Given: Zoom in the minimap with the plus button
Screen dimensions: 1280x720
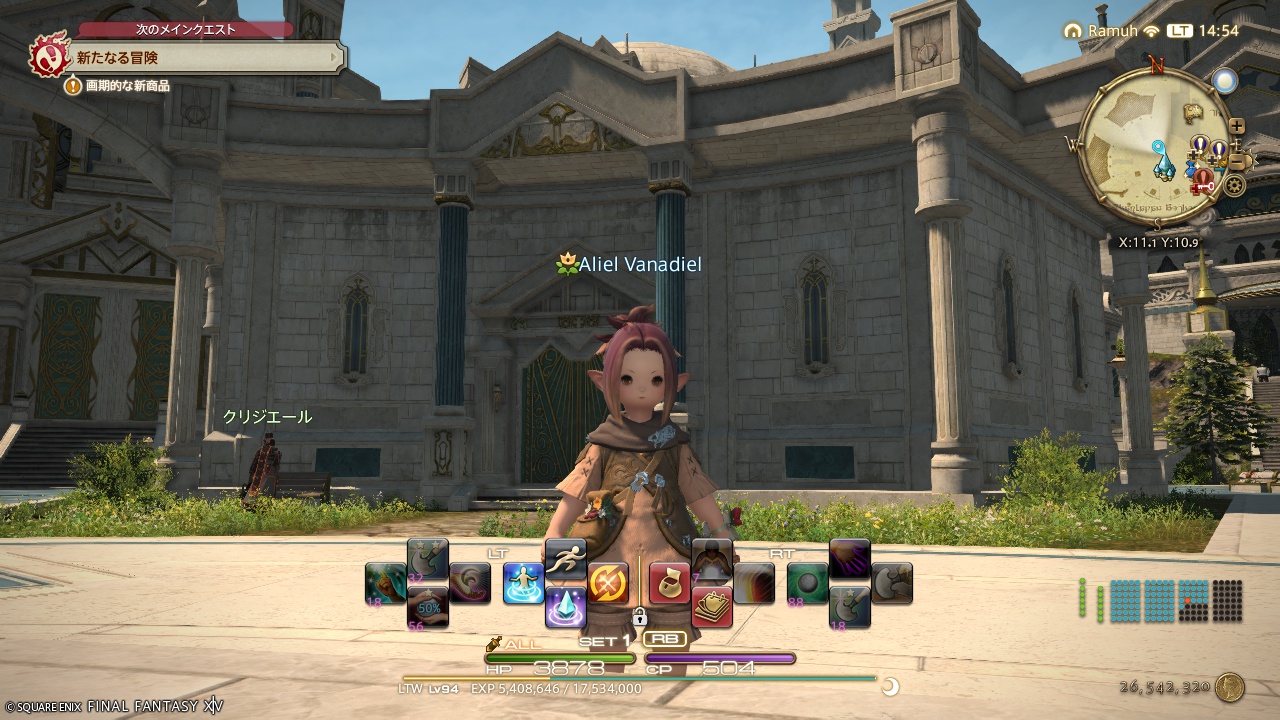Looking at the screenshot, I should pos(1237,125).
